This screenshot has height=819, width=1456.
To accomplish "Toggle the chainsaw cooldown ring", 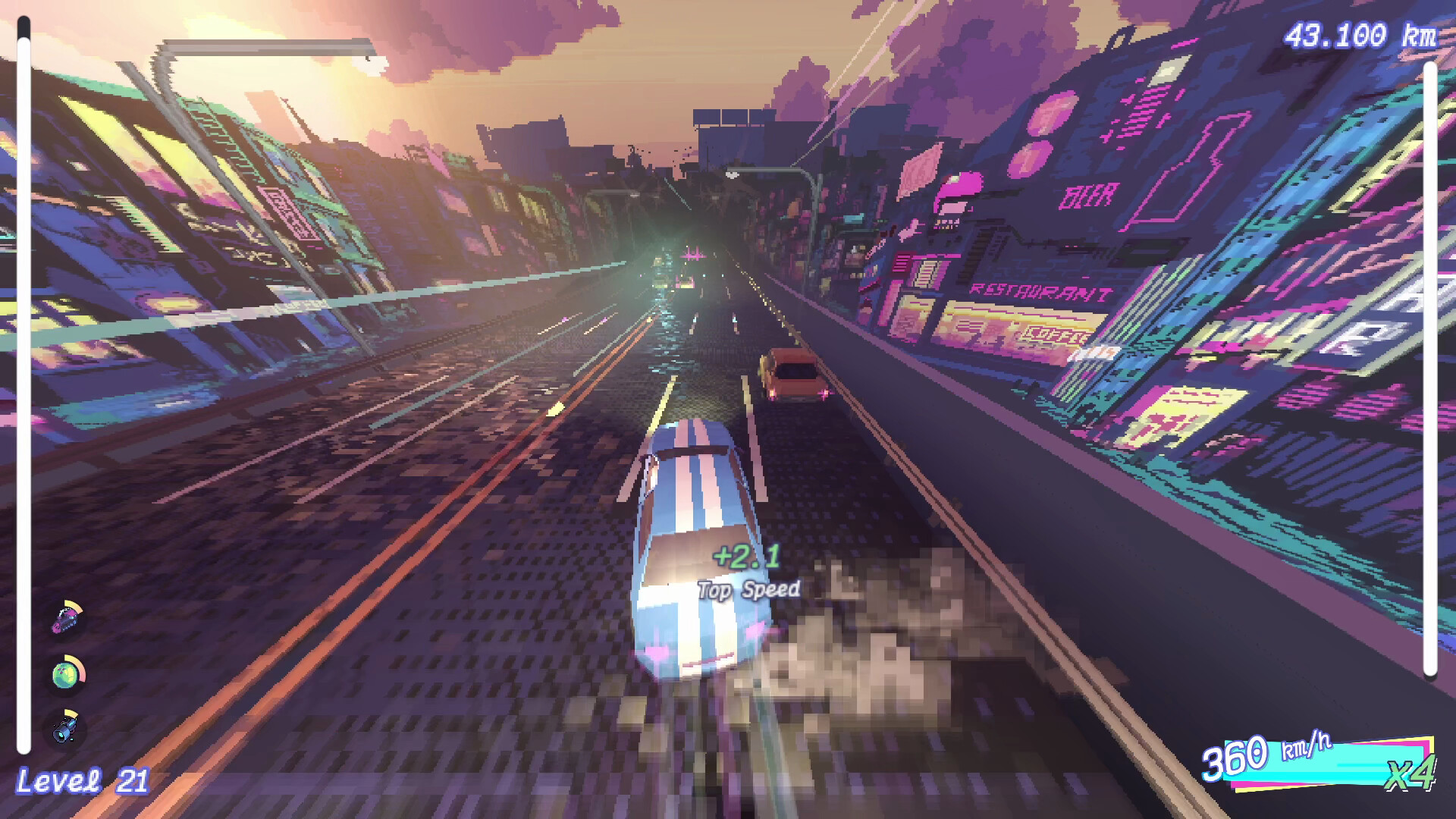I will [74, 607].
